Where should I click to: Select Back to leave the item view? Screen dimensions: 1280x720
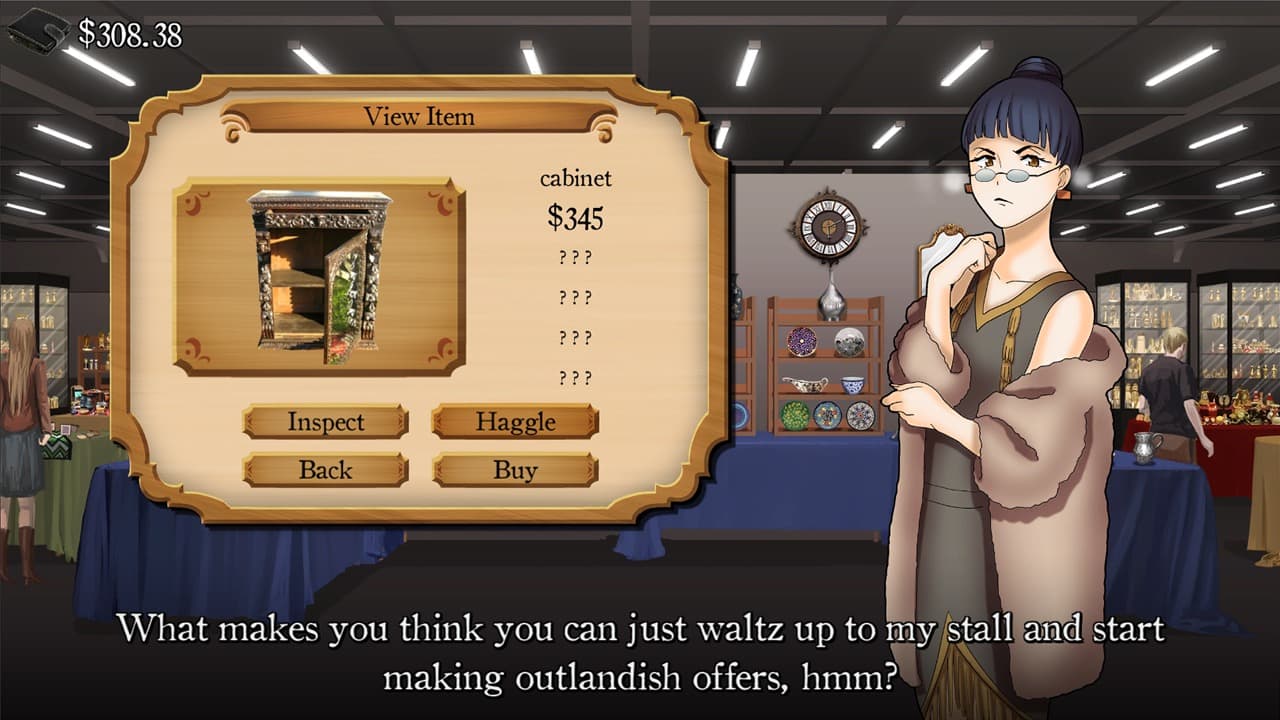pyautogui.click(x=325, y=469)
